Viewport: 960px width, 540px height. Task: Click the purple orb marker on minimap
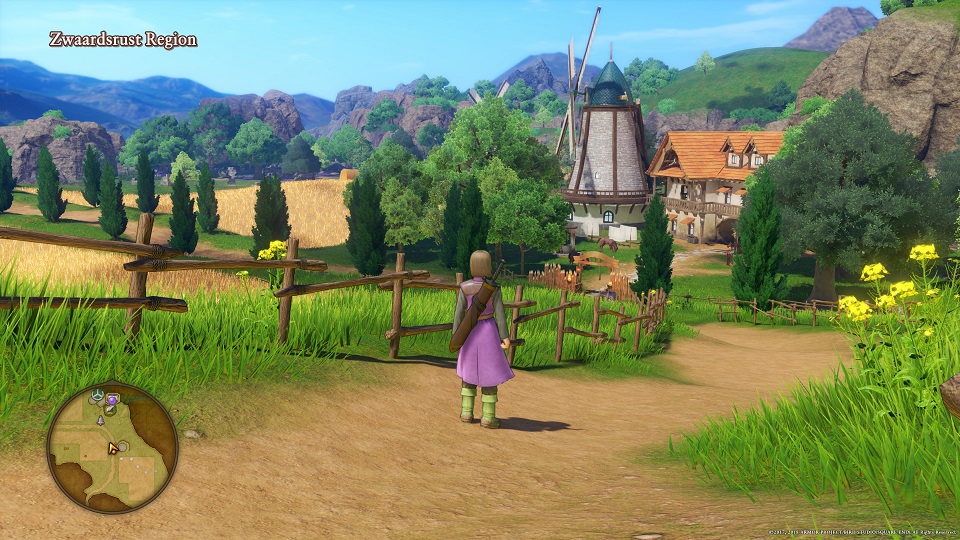pos(112,400)
